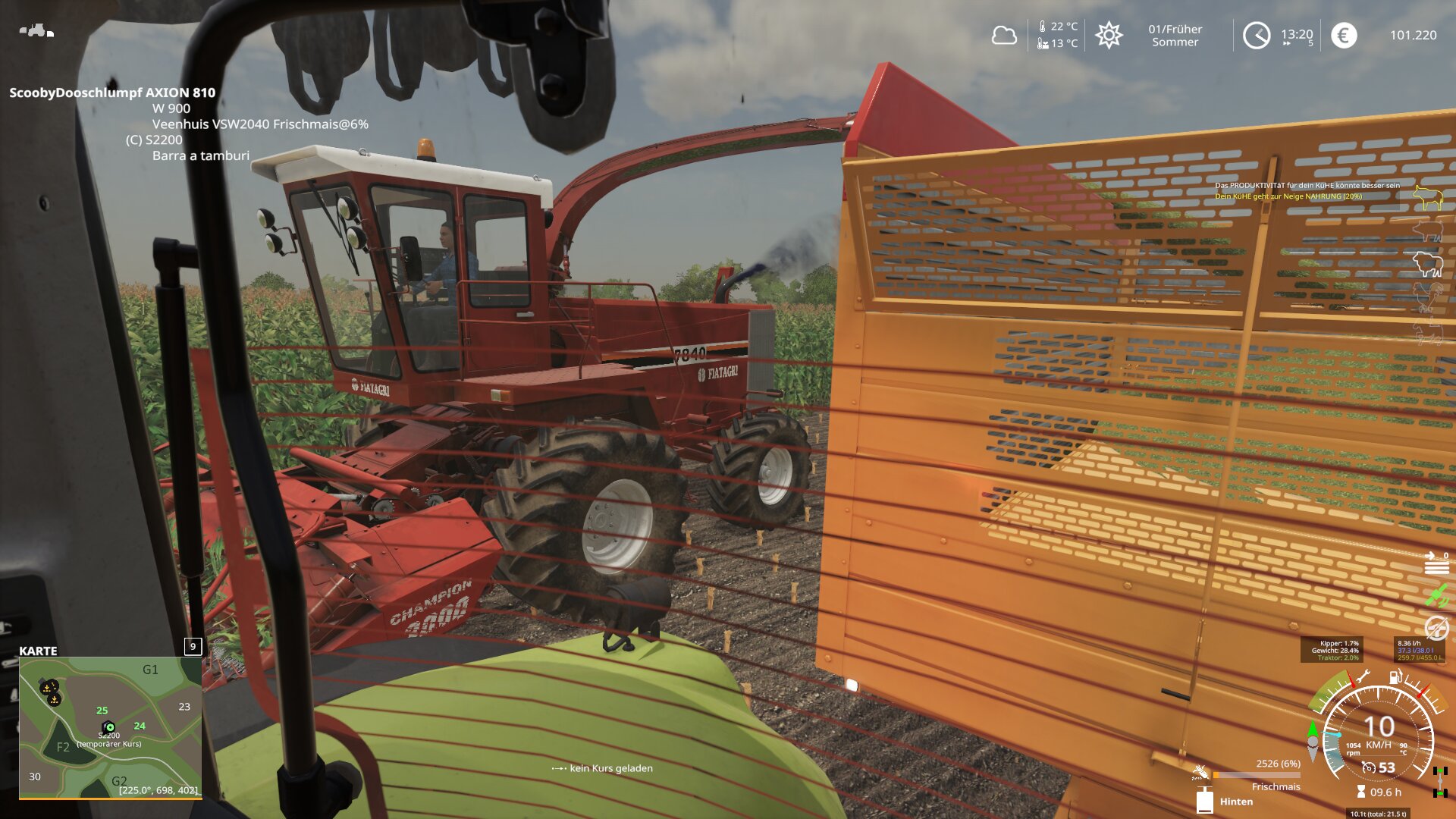Toggle the green GPS satellite icon

pyautogui.click(x=1436, y=596)
